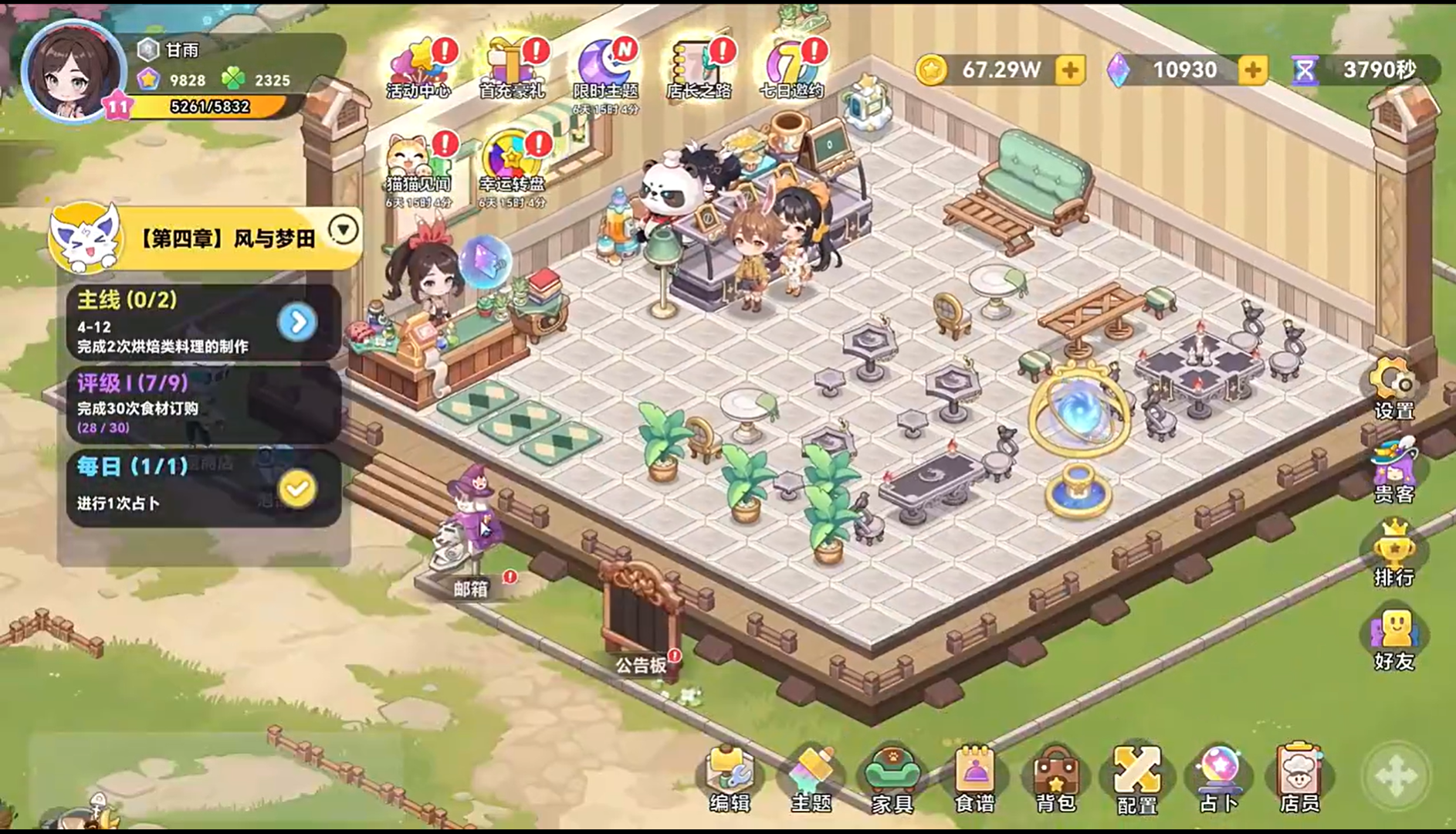Add purple gems with the plus button
Viewport: 1456px width, 834px height.
(1252, 70)
